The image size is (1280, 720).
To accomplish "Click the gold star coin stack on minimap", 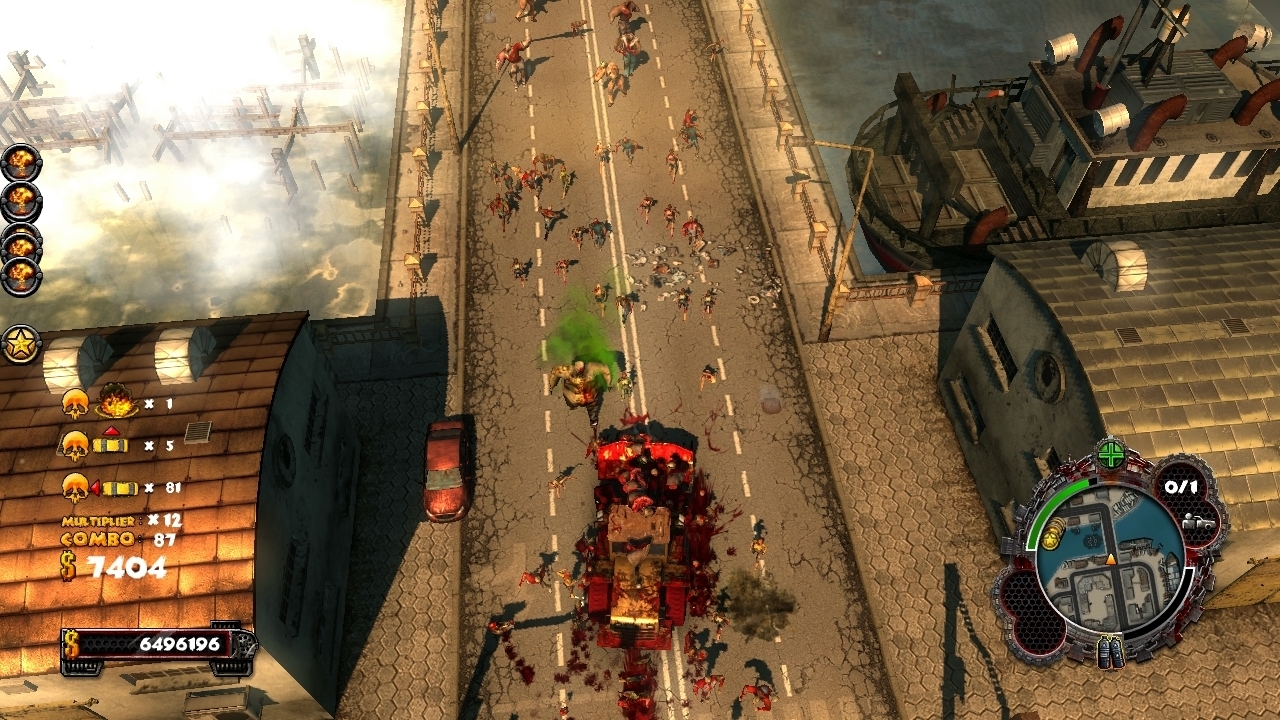I will [x=1051, y=538].
